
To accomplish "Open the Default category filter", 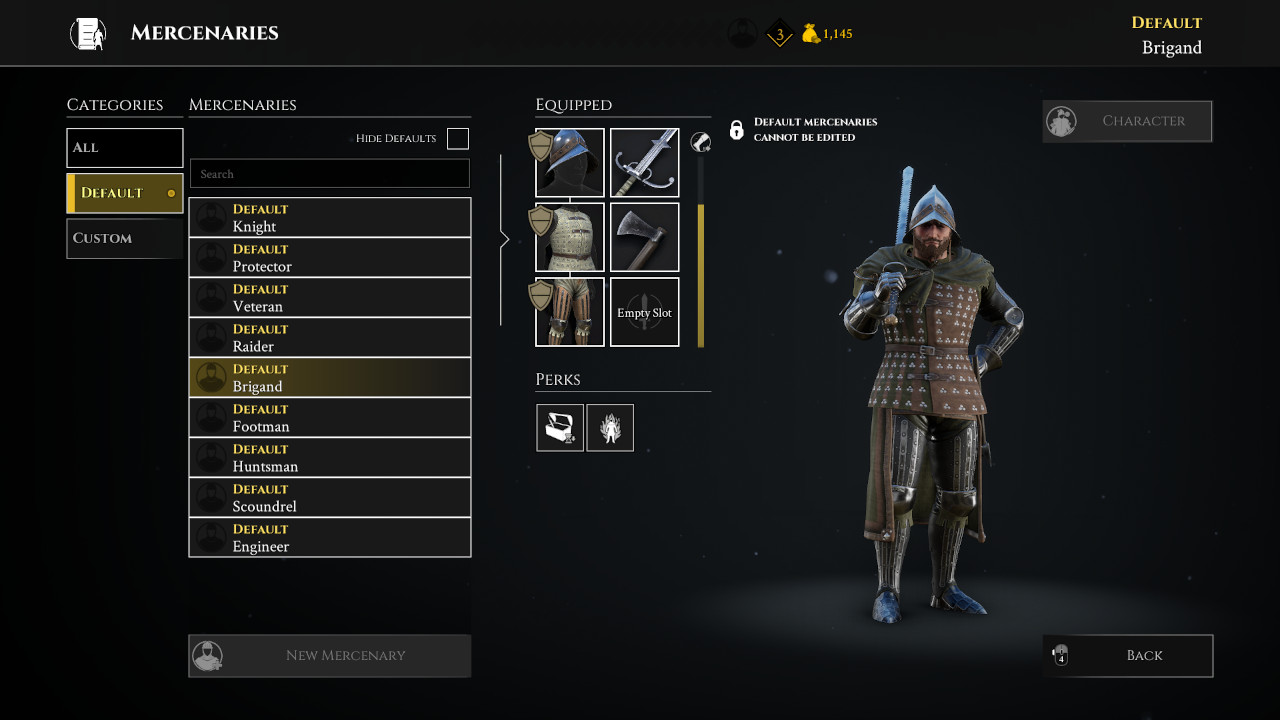I will click(x=124, y=192).
